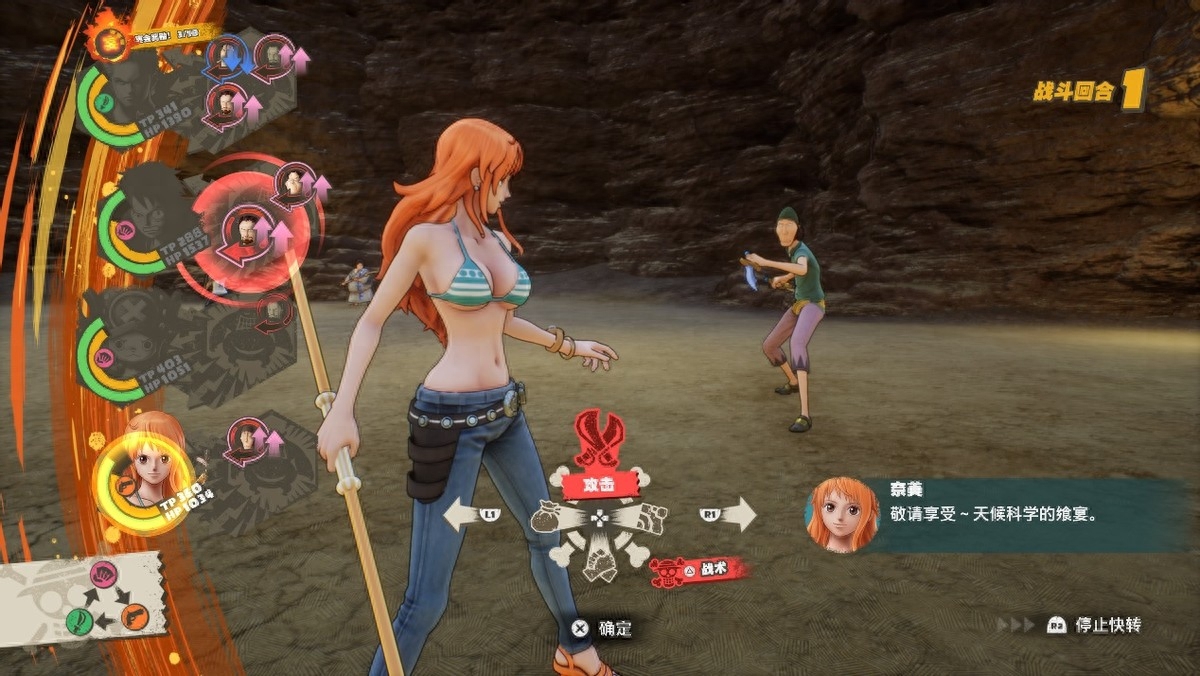Select the red 攻击 attack command
This screenshot has height=676, width=1200.
pyautogui.click(x=599, y=484)
